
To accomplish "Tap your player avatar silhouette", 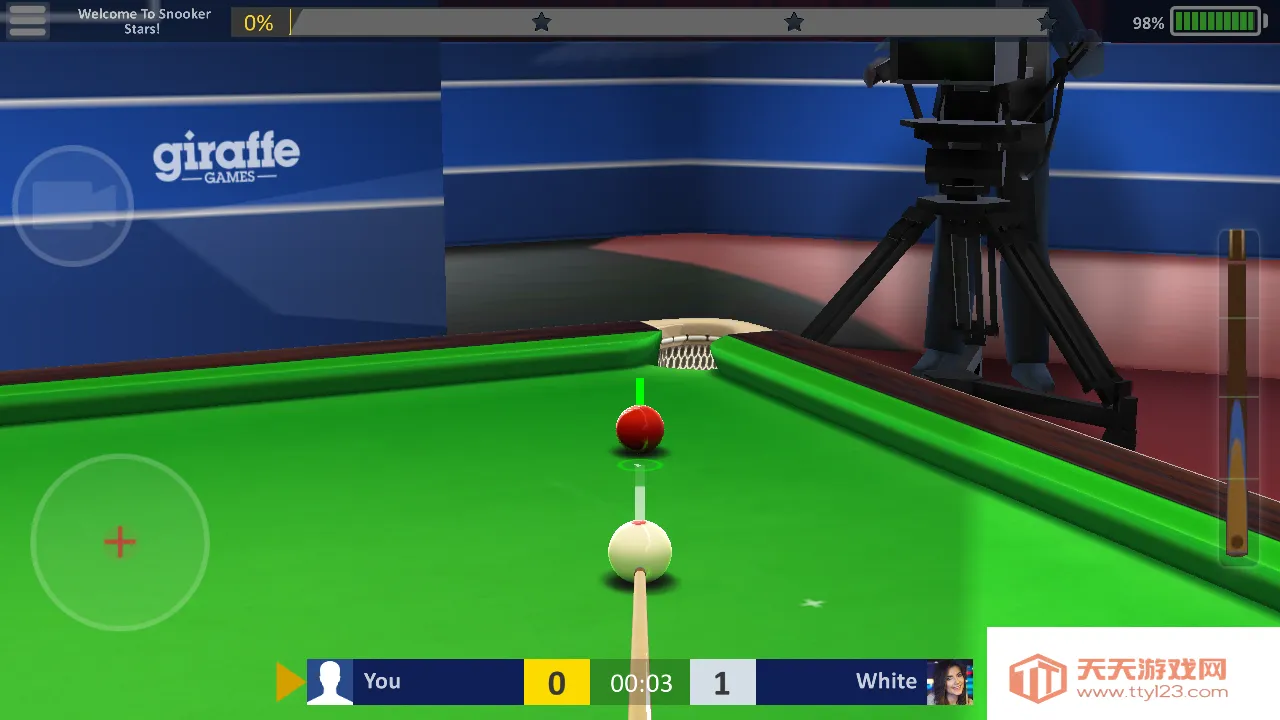I will [330, 681].
